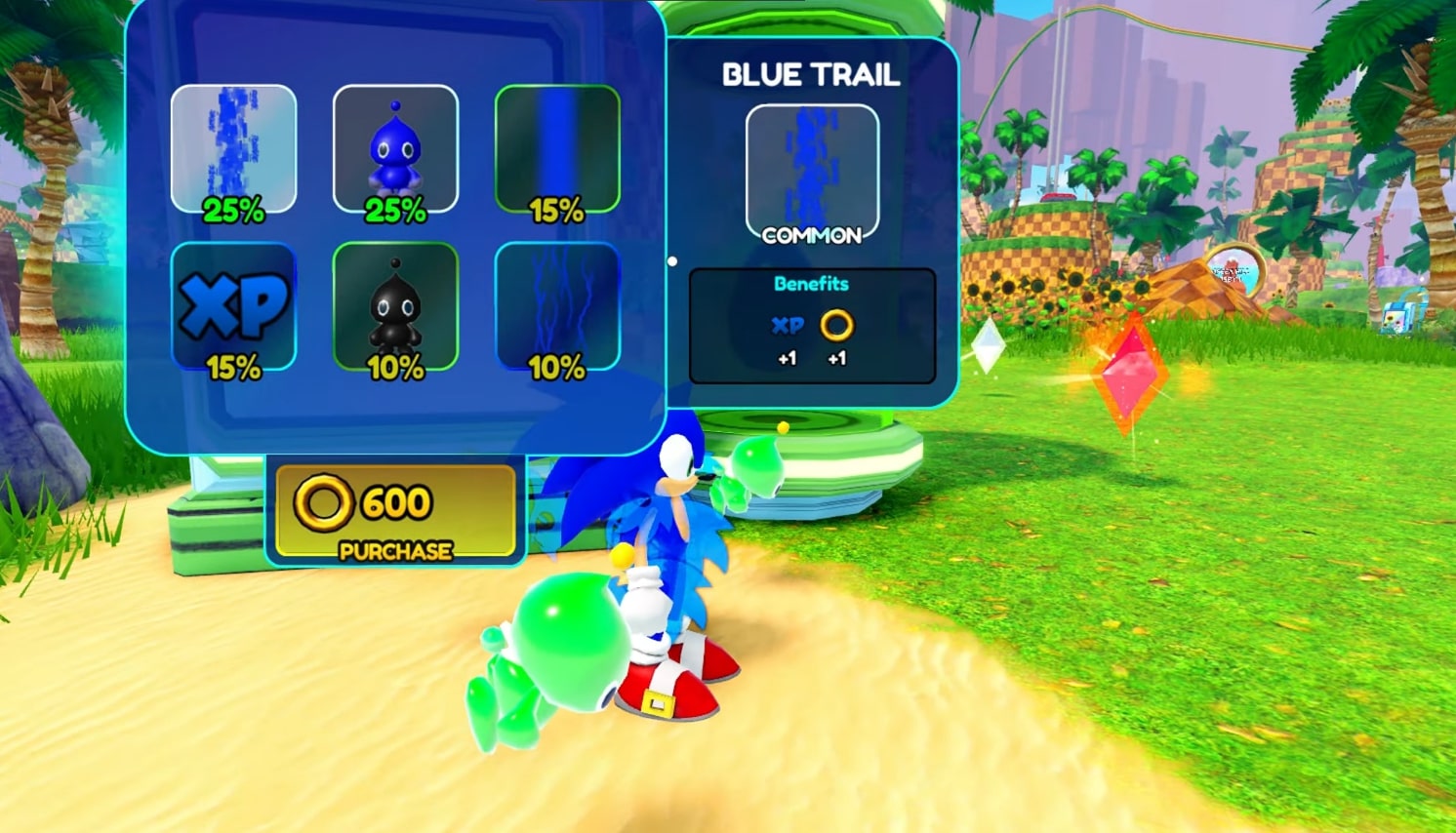Click the ring +1 benefit value
Viewport: 1456px width, 833px height.
click(x=836, y=358)
